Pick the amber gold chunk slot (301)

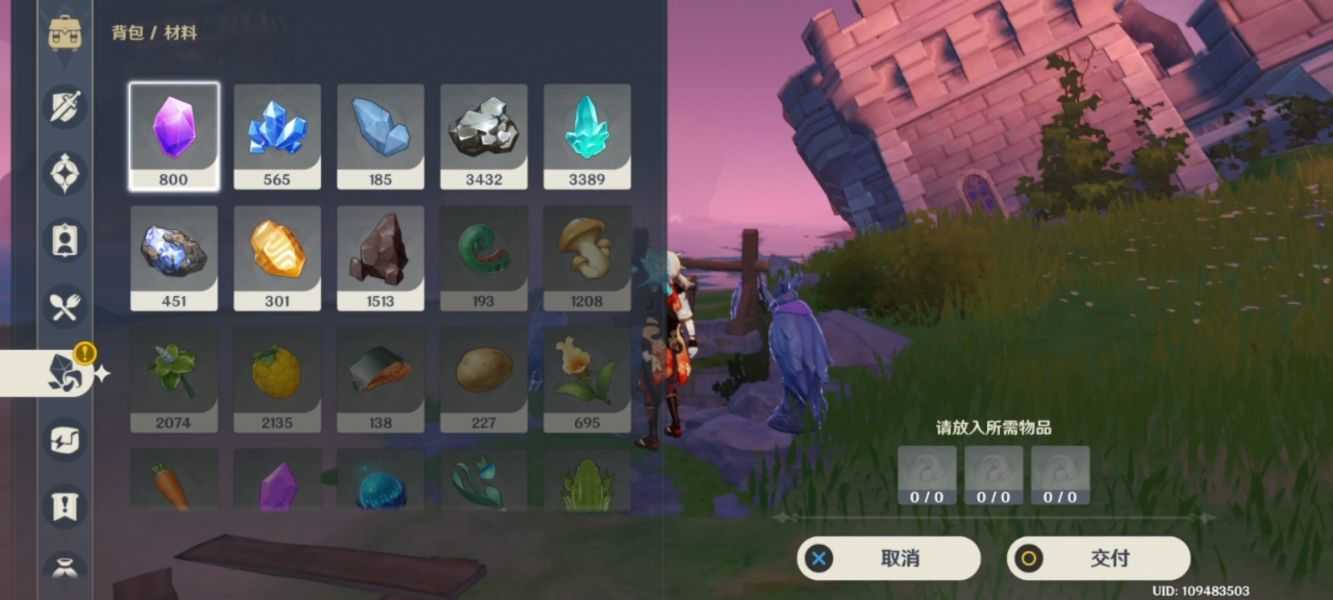tap(277, 258)
